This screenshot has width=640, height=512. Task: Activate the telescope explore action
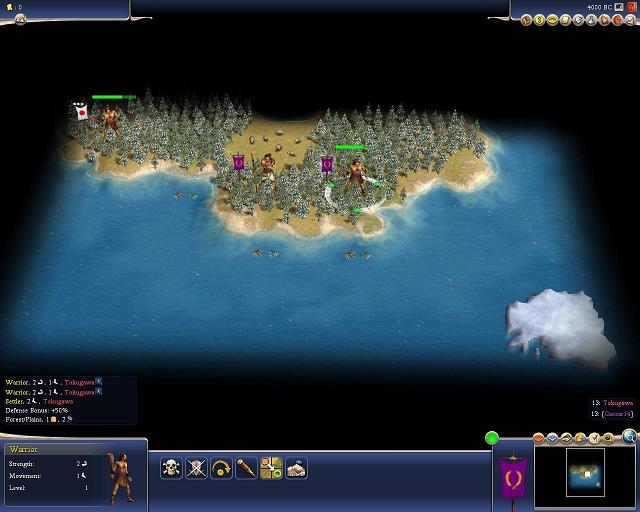[x=246, y=467]
